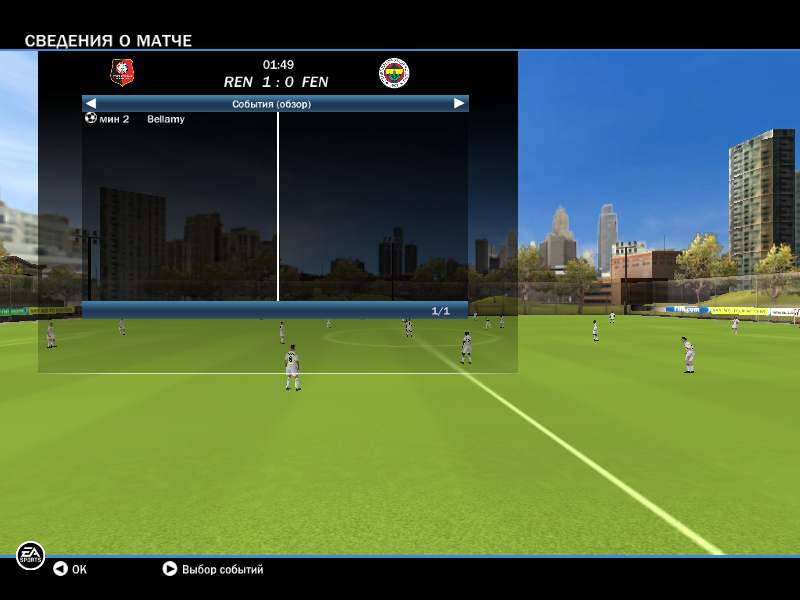
Task: Click the Fenerbahce team crest
Action: [394, 73]
